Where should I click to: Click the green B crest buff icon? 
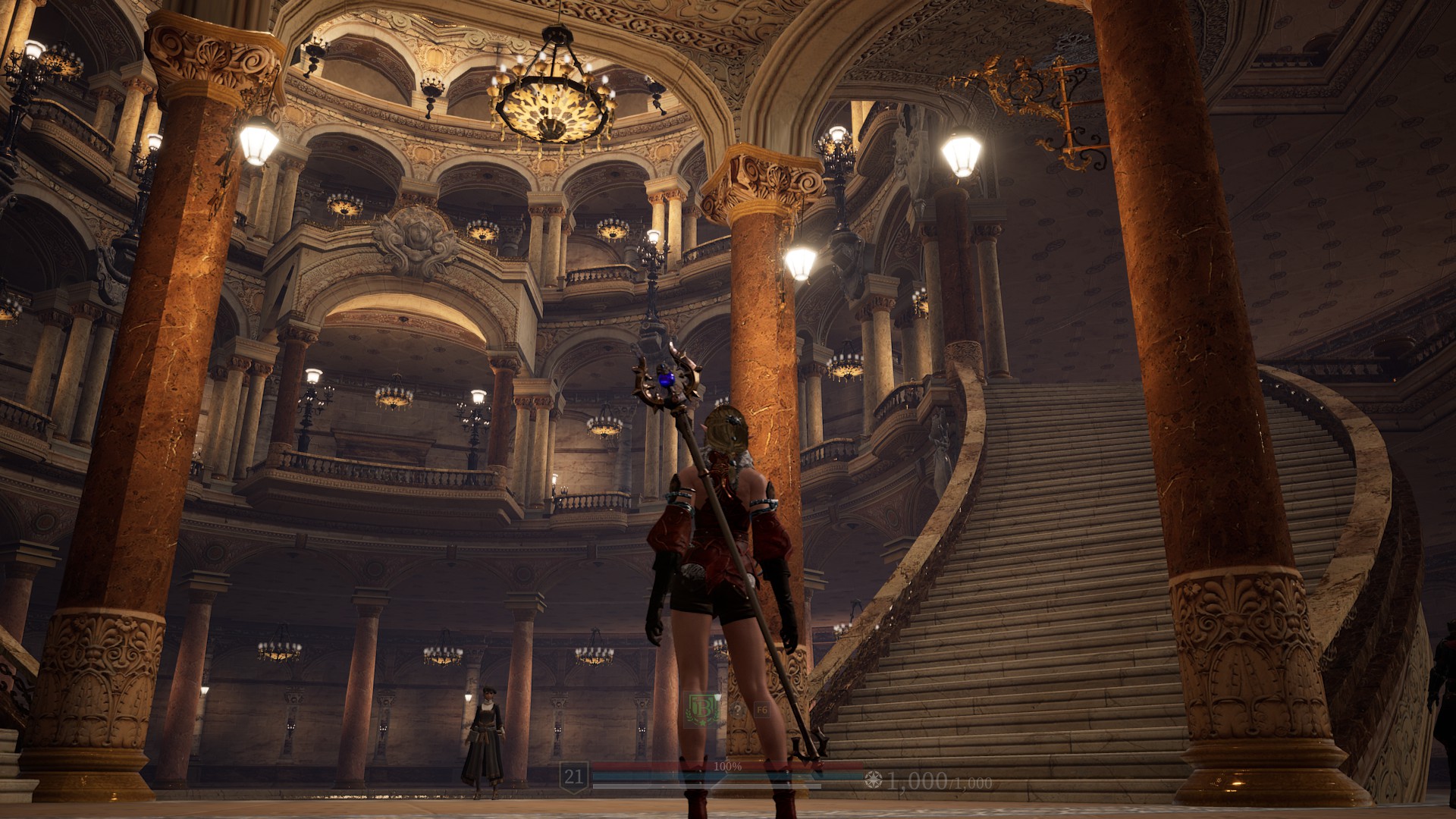(x=700, y=710)
